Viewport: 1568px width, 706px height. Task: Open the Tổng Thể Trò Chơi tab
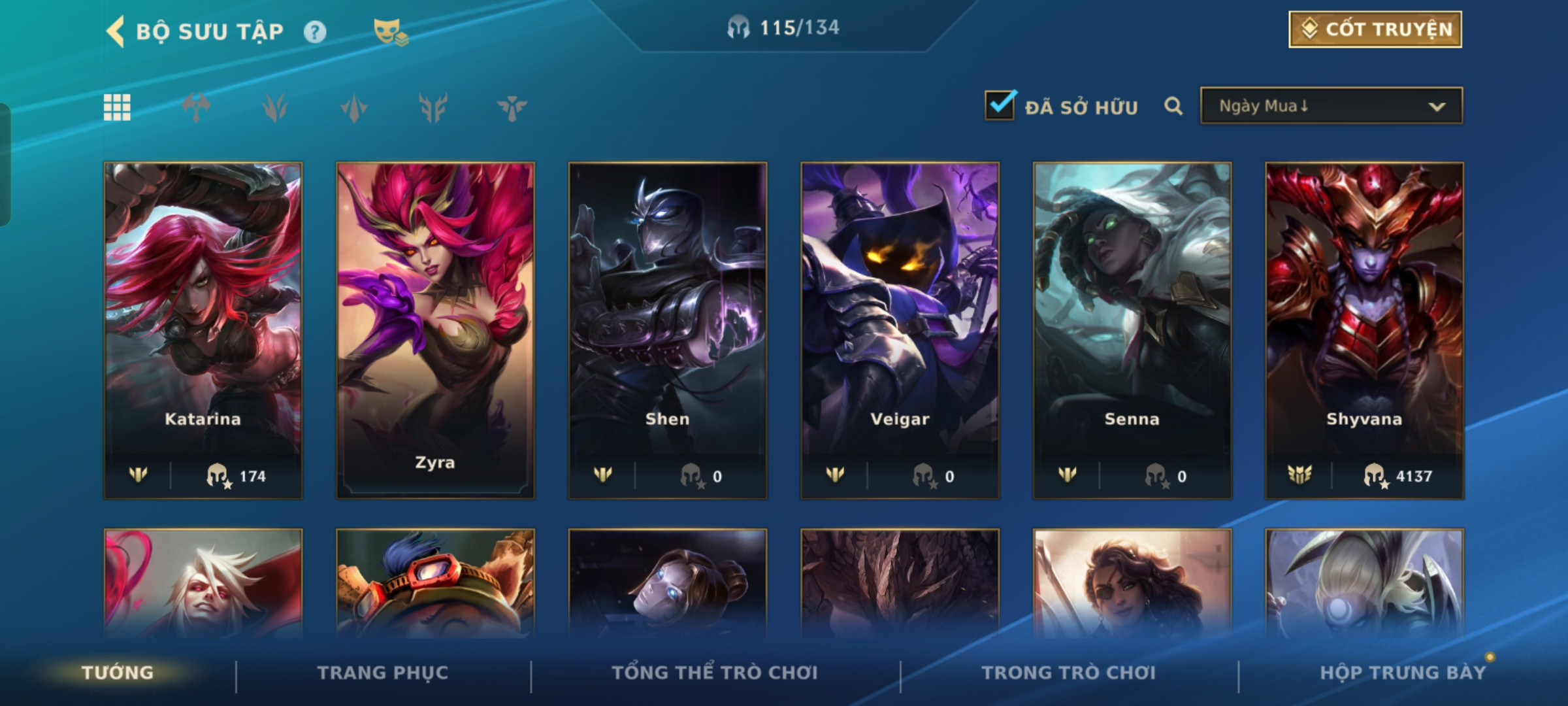click(x=715, y=673)
